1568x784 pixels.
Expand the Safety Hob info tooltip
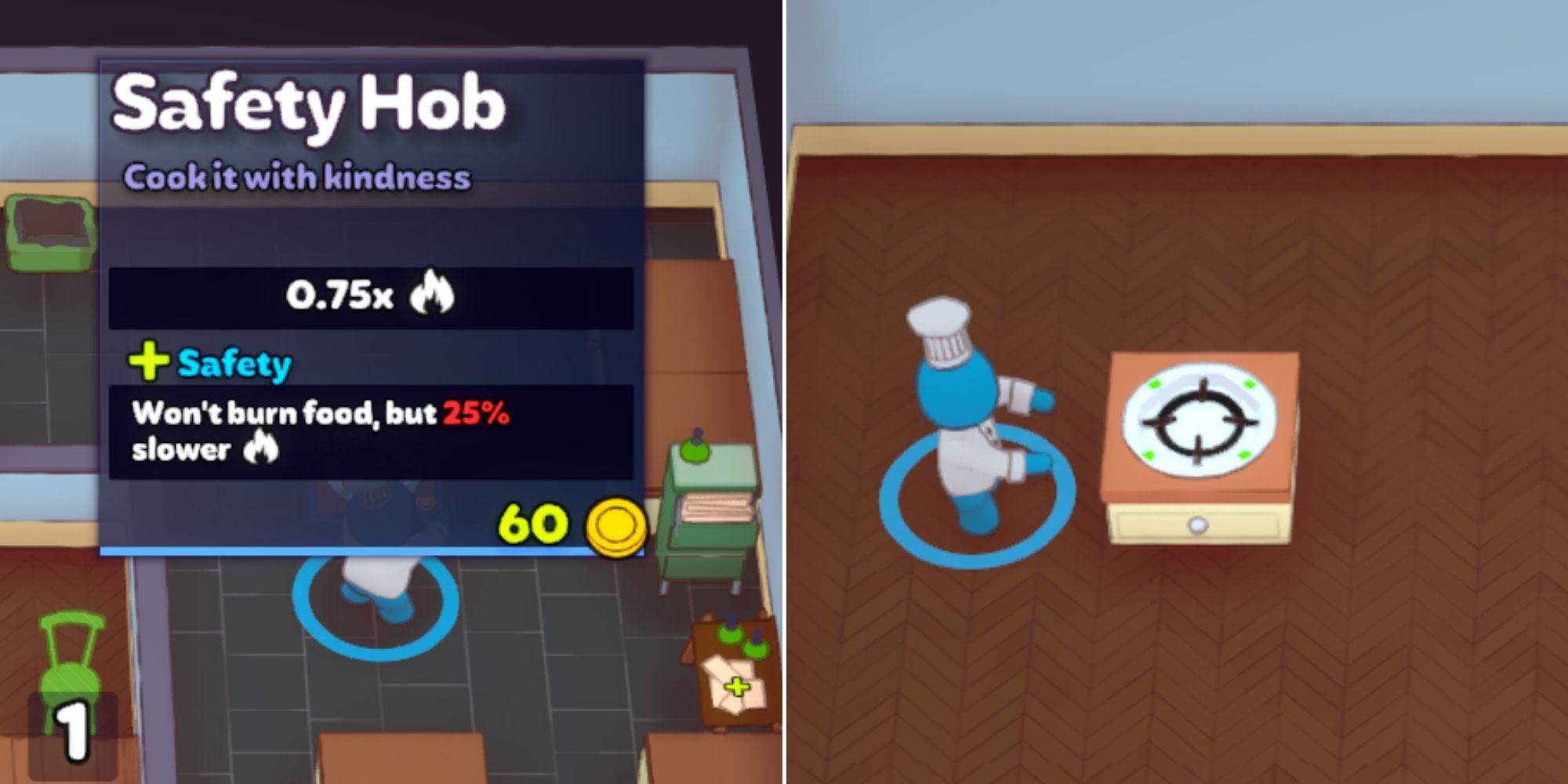368,306
